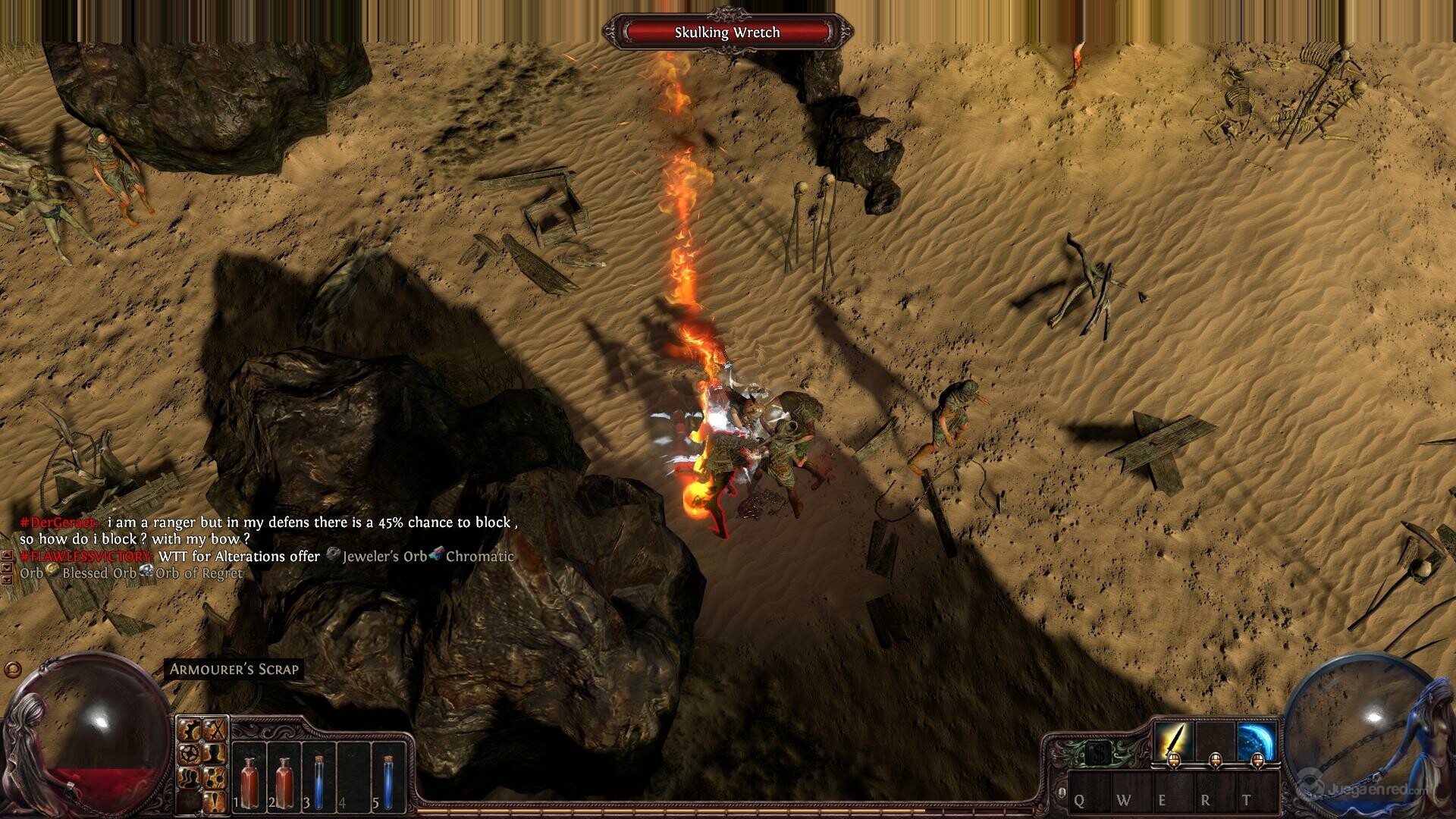Use the red life flask in slot 2

pos(285,775)
